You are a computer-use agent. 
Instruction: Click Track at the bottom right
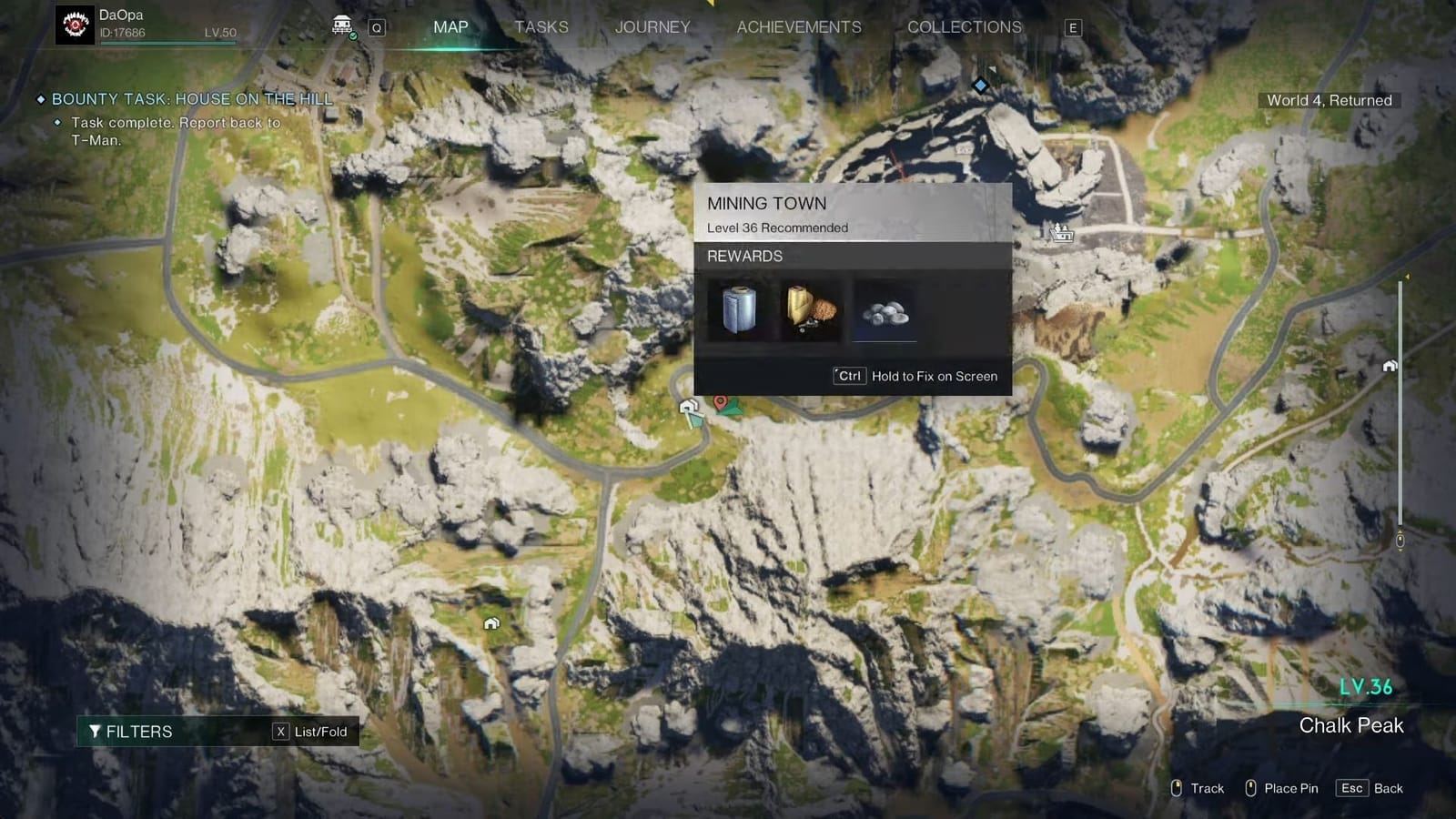pyautogui.click(x=1206, y=788)
